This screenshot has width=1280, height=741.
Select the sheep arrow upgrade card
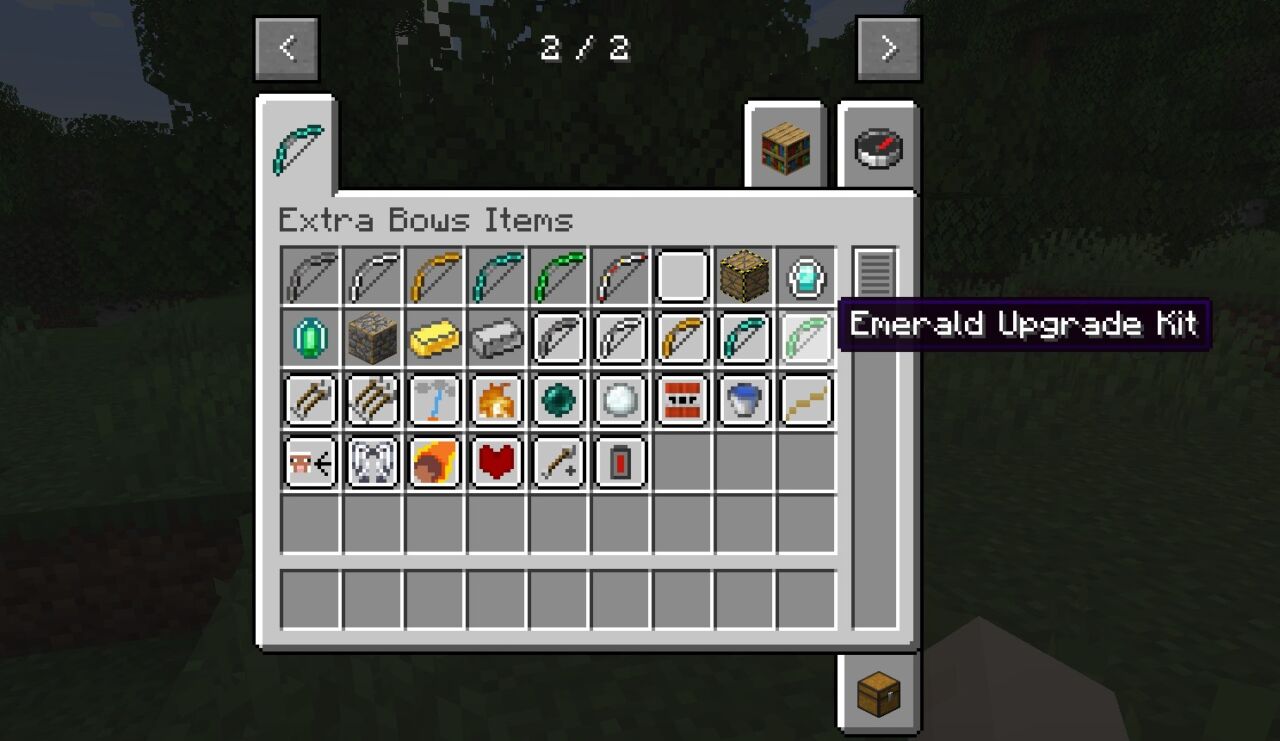[x=310, y=463]
